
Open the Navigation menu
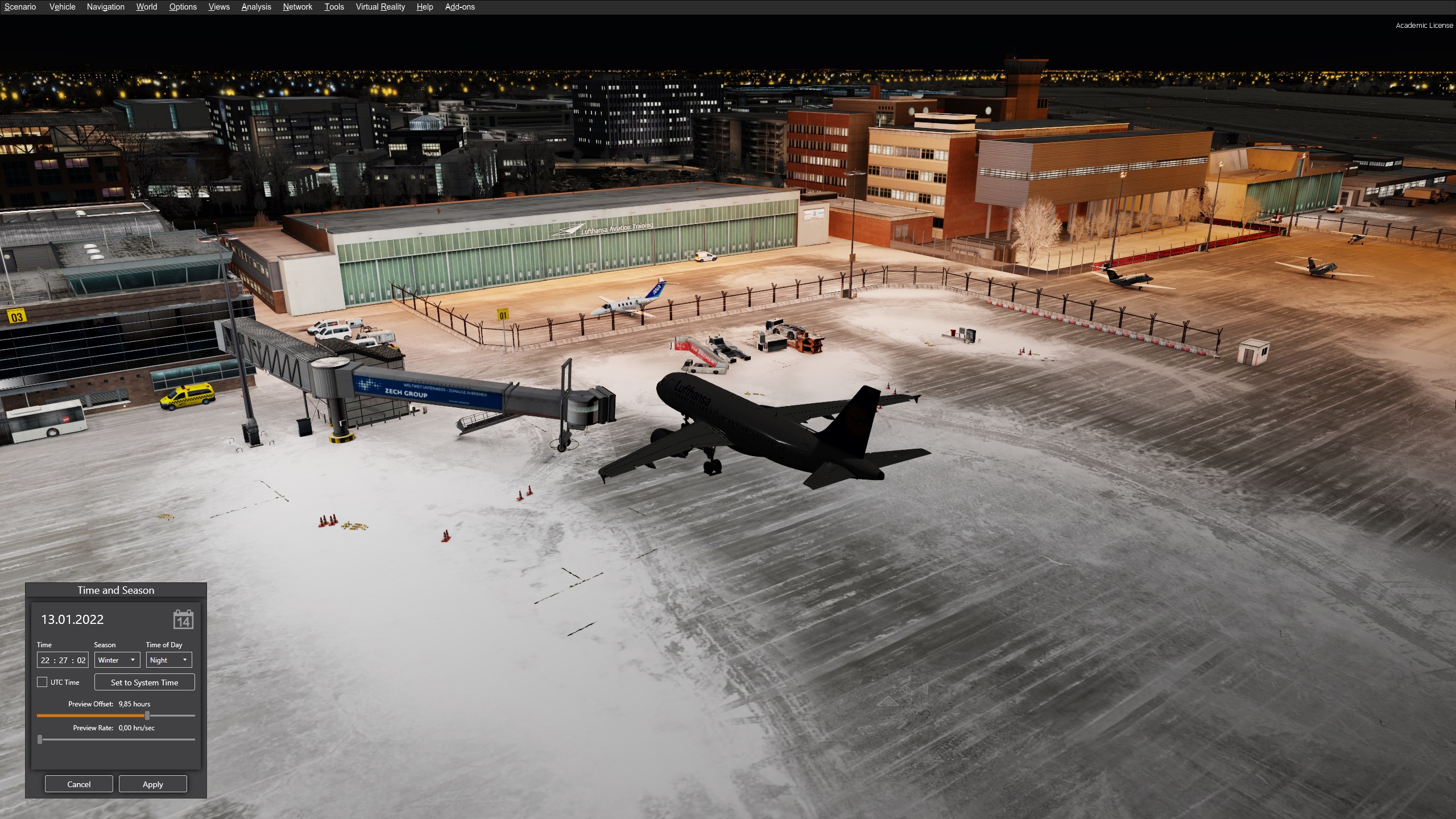click(x=105, y=7)
